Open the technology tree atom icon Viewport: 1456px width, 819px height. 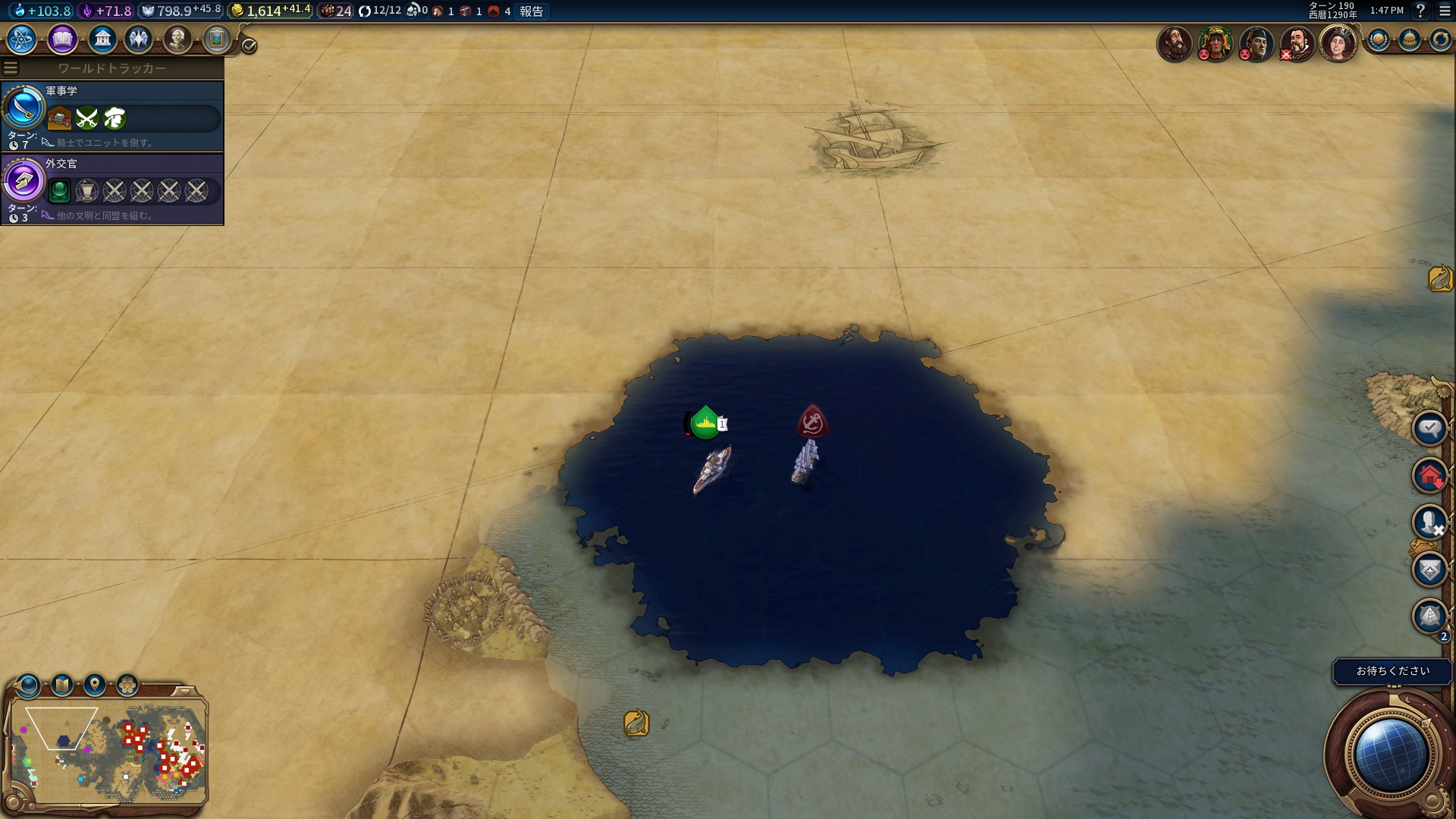[22, 39]
